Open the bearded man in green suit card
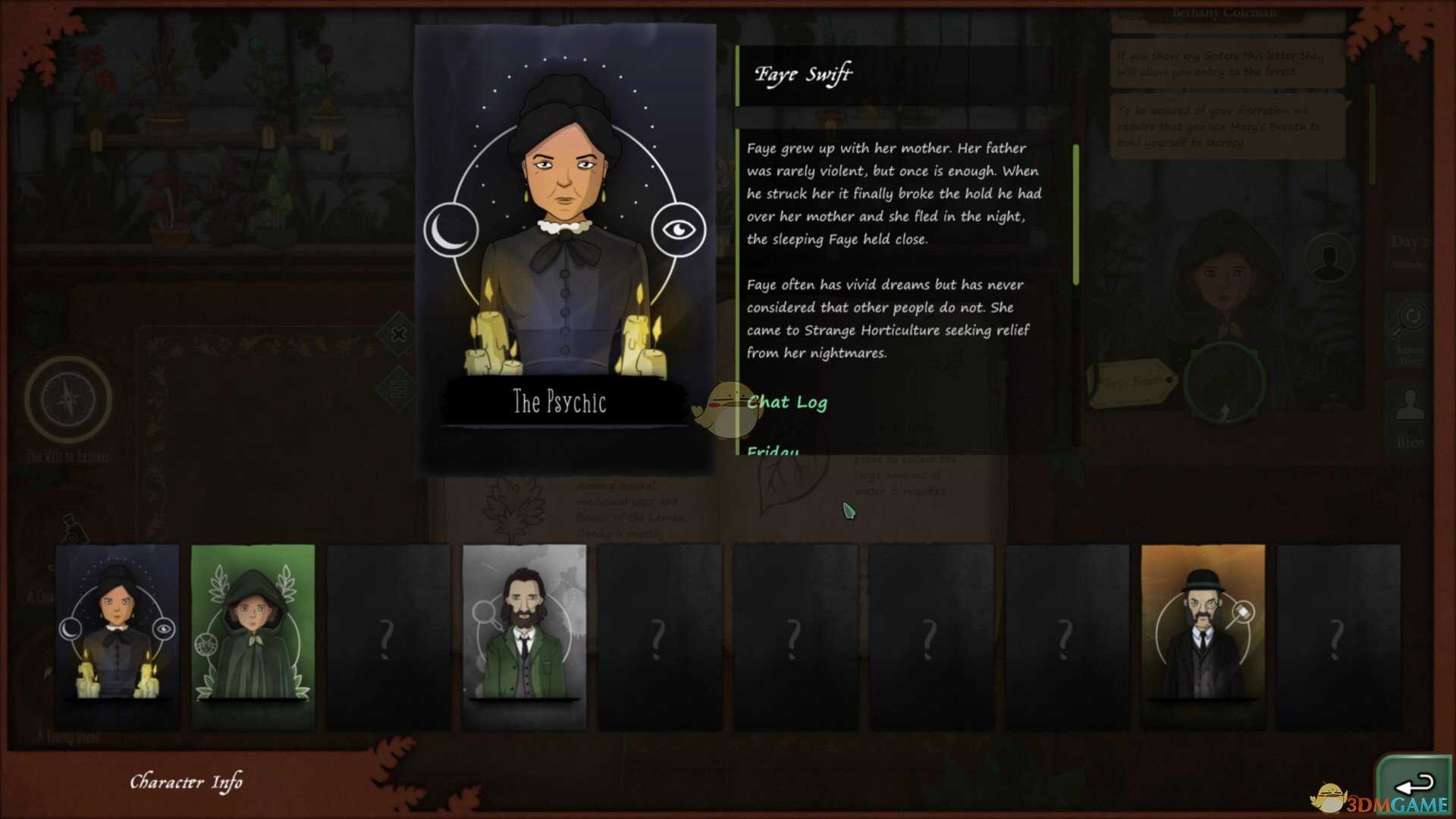The image size is (1456, 819). tap(524, 635)
